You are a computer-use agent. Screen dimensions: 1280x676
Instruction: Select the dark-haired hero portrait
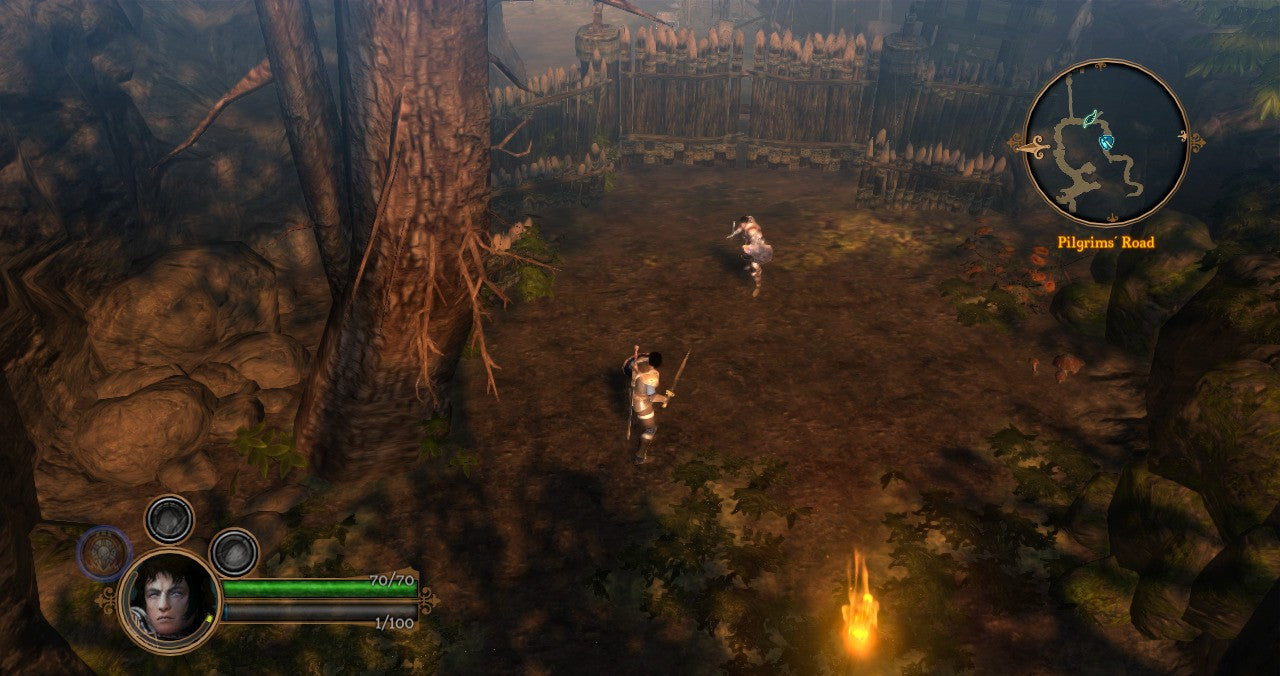(169, 600)
